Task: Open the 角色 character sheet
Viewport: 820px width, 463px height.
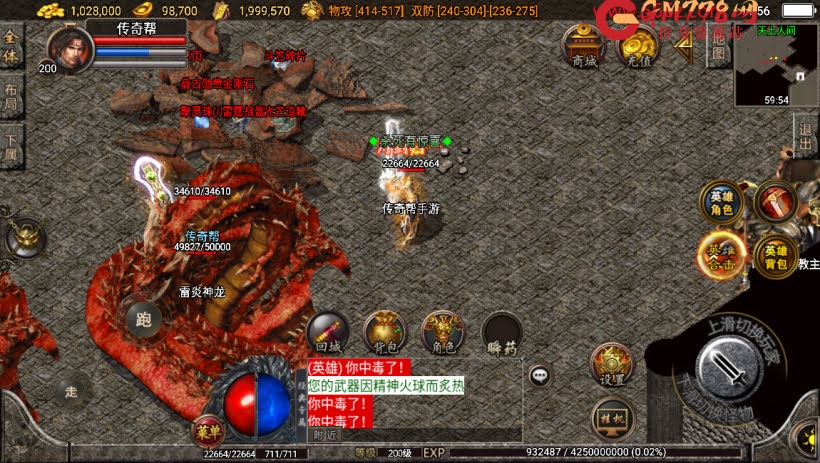Action: tap(442, 333)
